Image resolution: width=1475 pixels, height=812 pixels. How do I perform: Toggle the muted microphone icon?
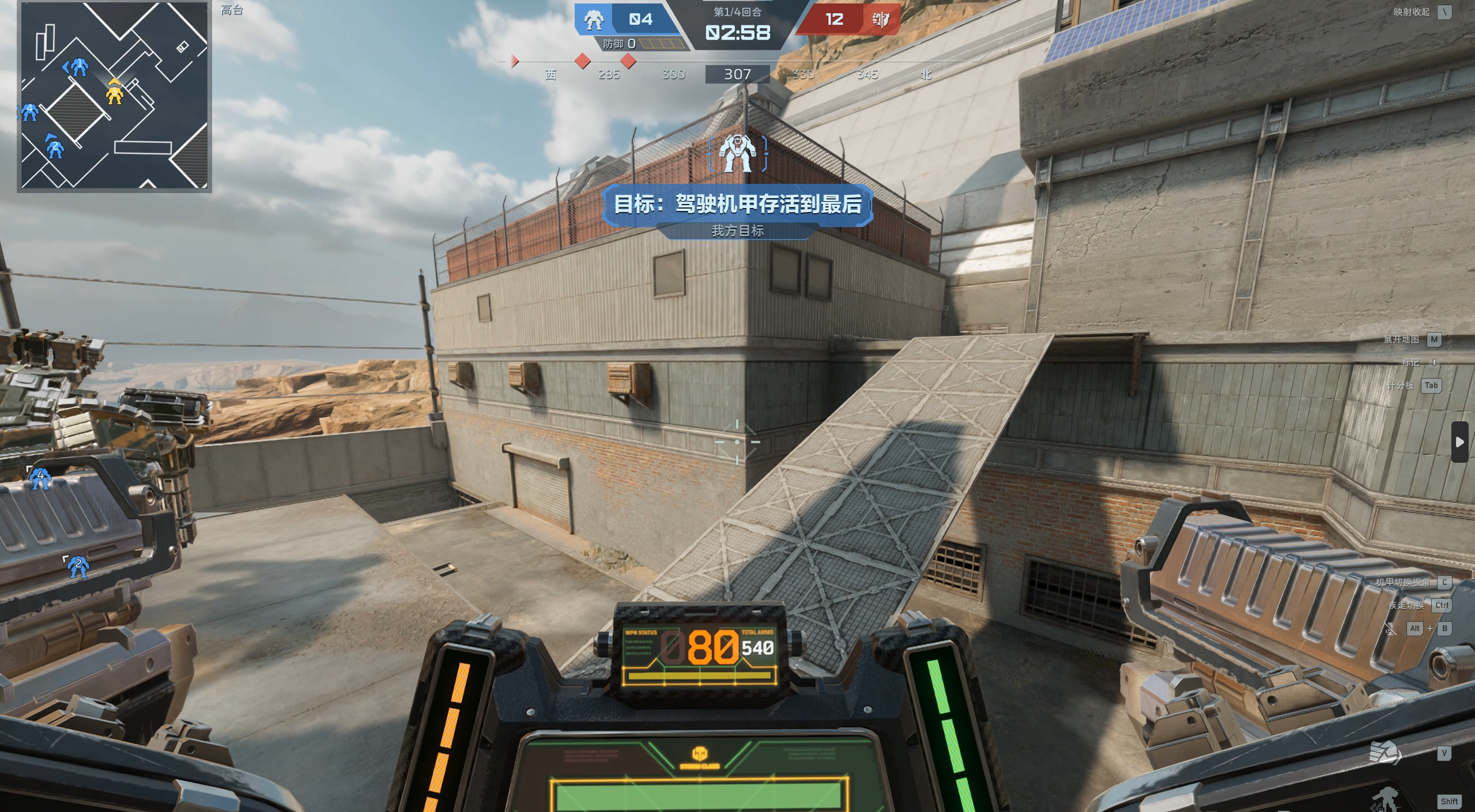1390,629
